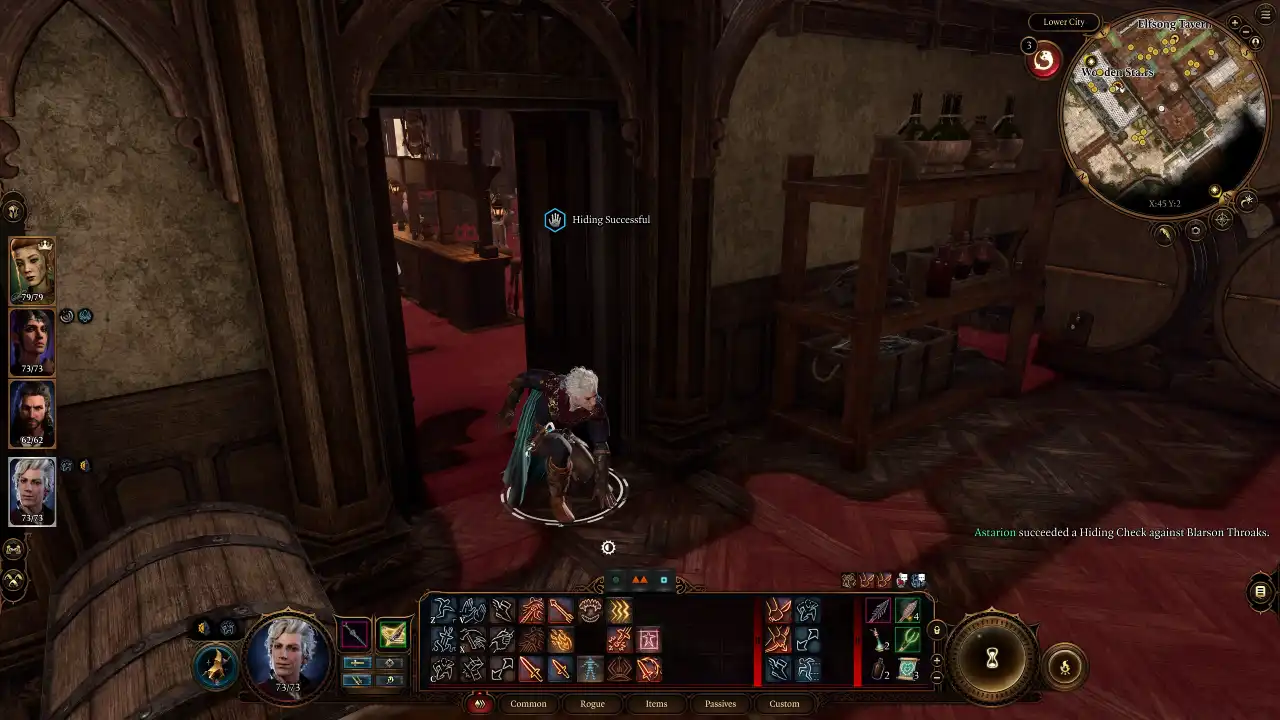Collapse the hotbar row with the down arrow
The image size is (1280, 720).
937,677
